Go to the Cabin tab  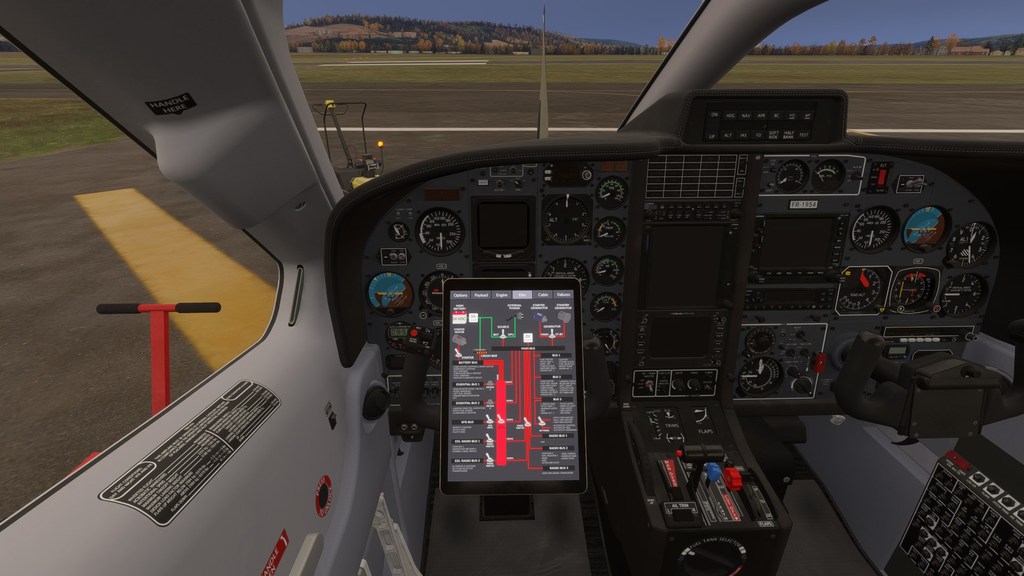click(543, 295)
